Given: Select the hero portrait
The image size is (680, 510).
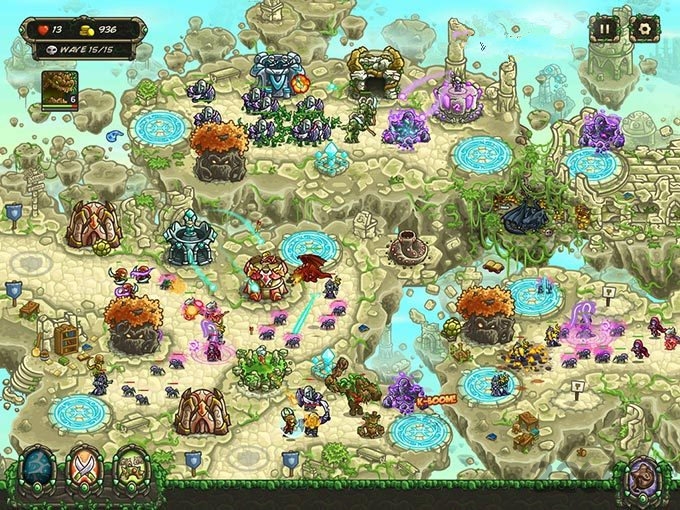Looking at the screenshot, I should [59, 88].
